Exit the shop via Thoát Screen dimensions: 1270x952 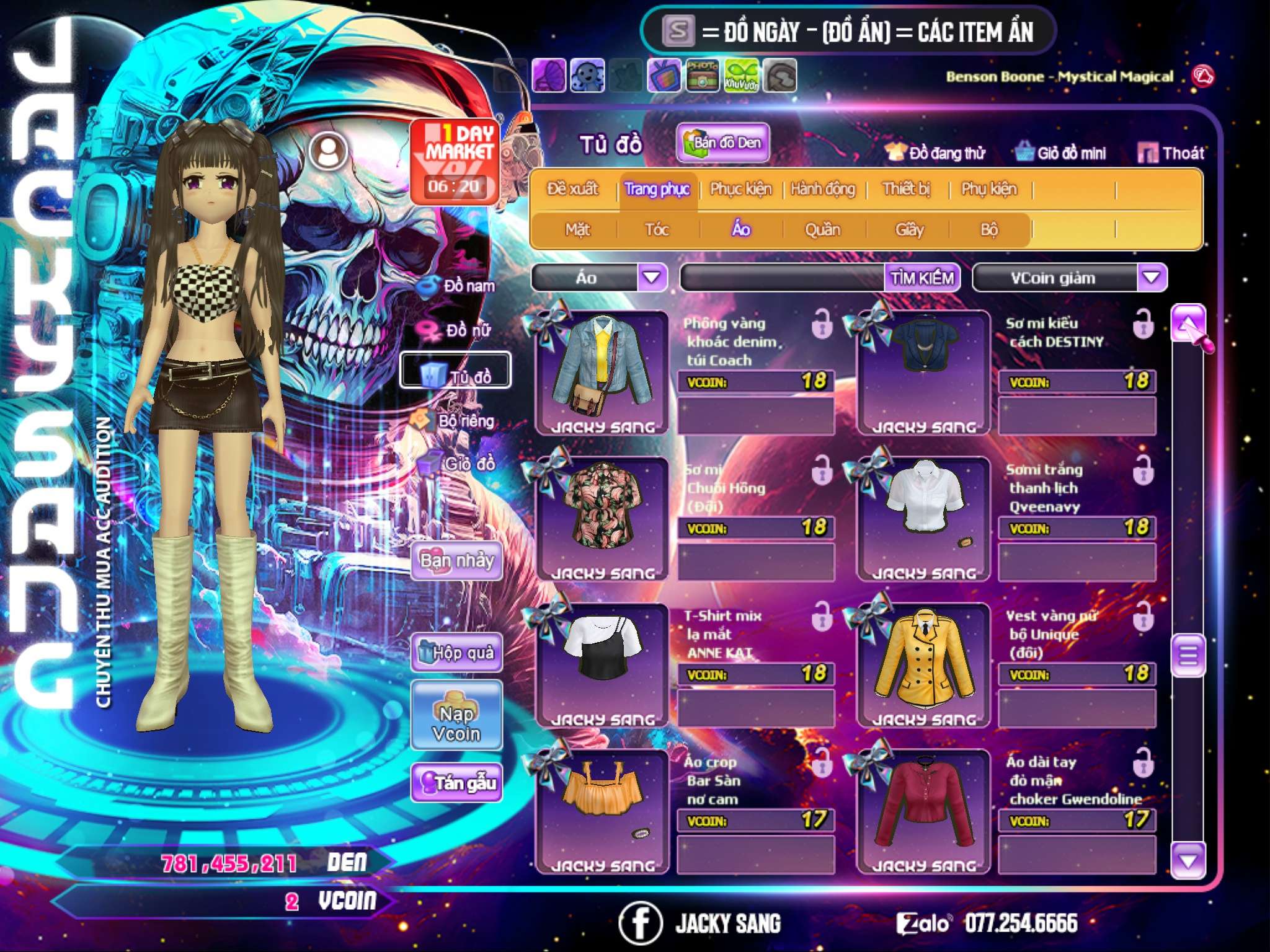point(1171,152)
